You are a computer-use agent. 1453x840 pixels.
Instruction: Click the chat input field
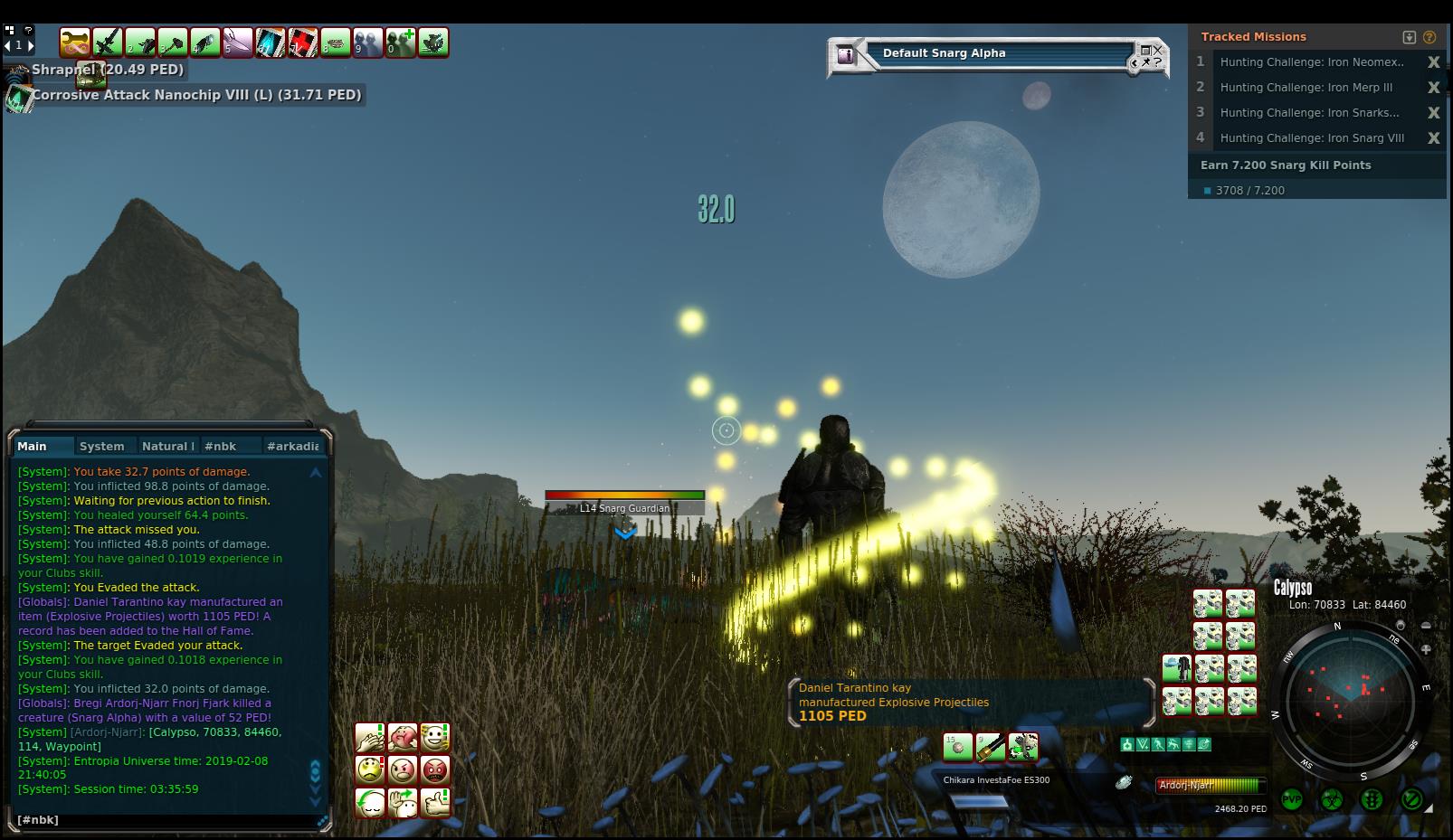[x=163, y=820]
